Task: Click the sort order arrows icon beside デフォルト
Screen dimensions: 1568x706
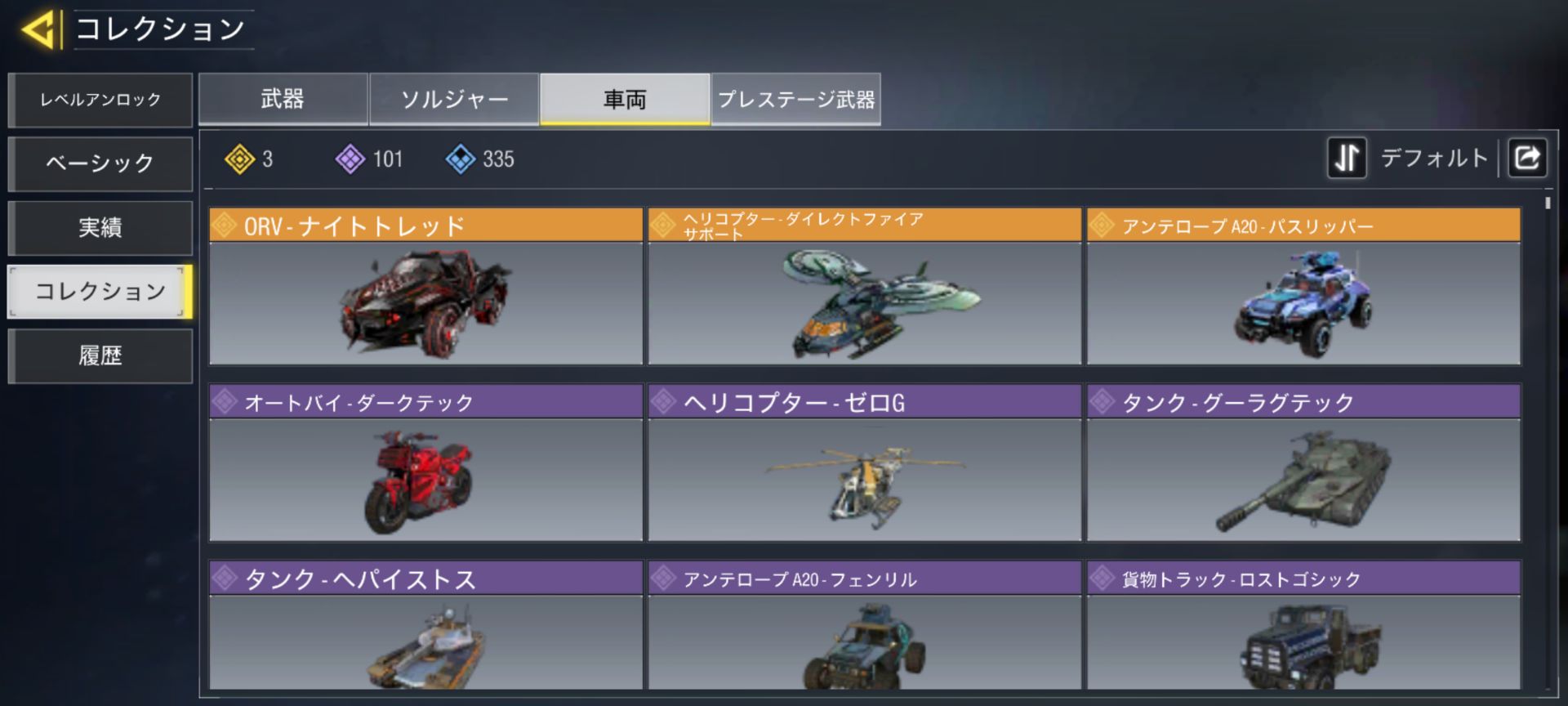Action: coord(1347,157)
